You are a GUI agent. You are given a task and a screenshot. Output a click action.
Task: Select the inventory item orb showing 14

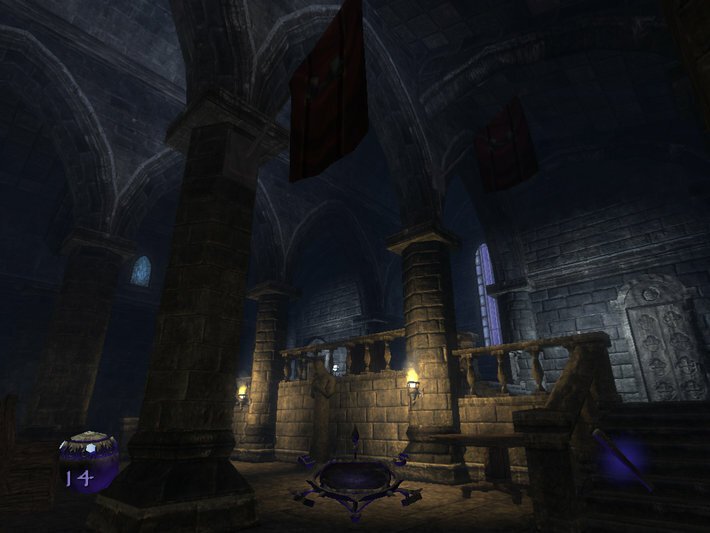coord(89,461)
